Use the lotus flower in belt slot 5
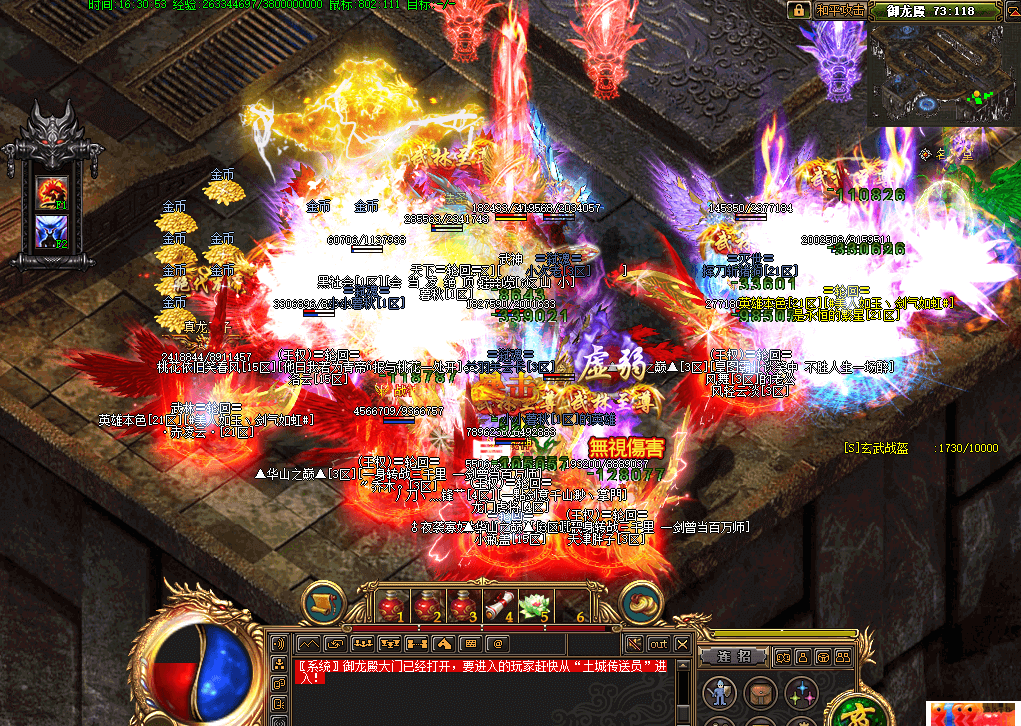Screen dimensions: 1021x726 (x=535, y=604)
